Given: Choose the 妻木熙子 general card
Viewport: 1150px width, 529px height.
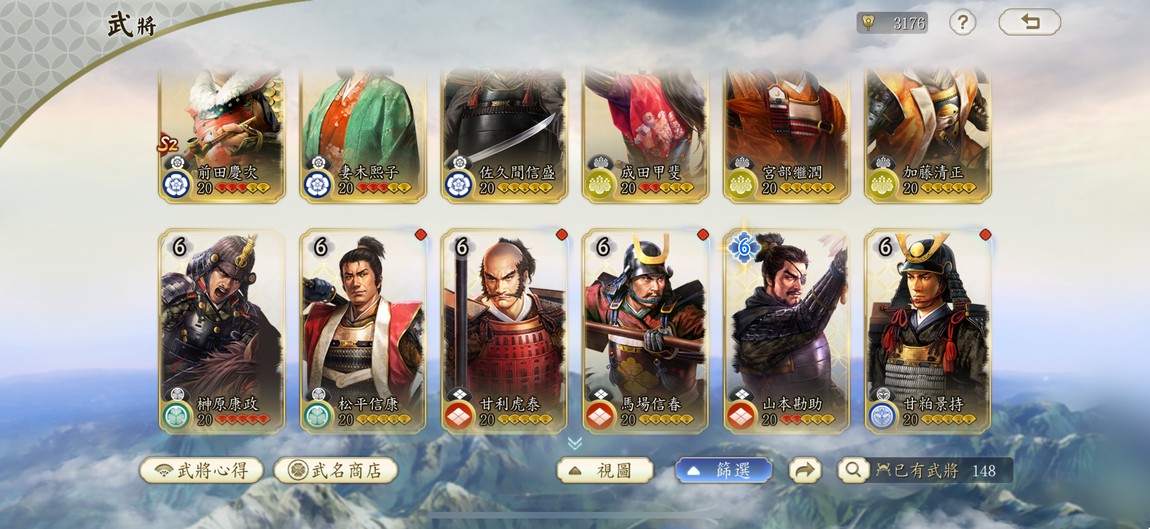Looking at the screenshot, I should pos(363,135).
